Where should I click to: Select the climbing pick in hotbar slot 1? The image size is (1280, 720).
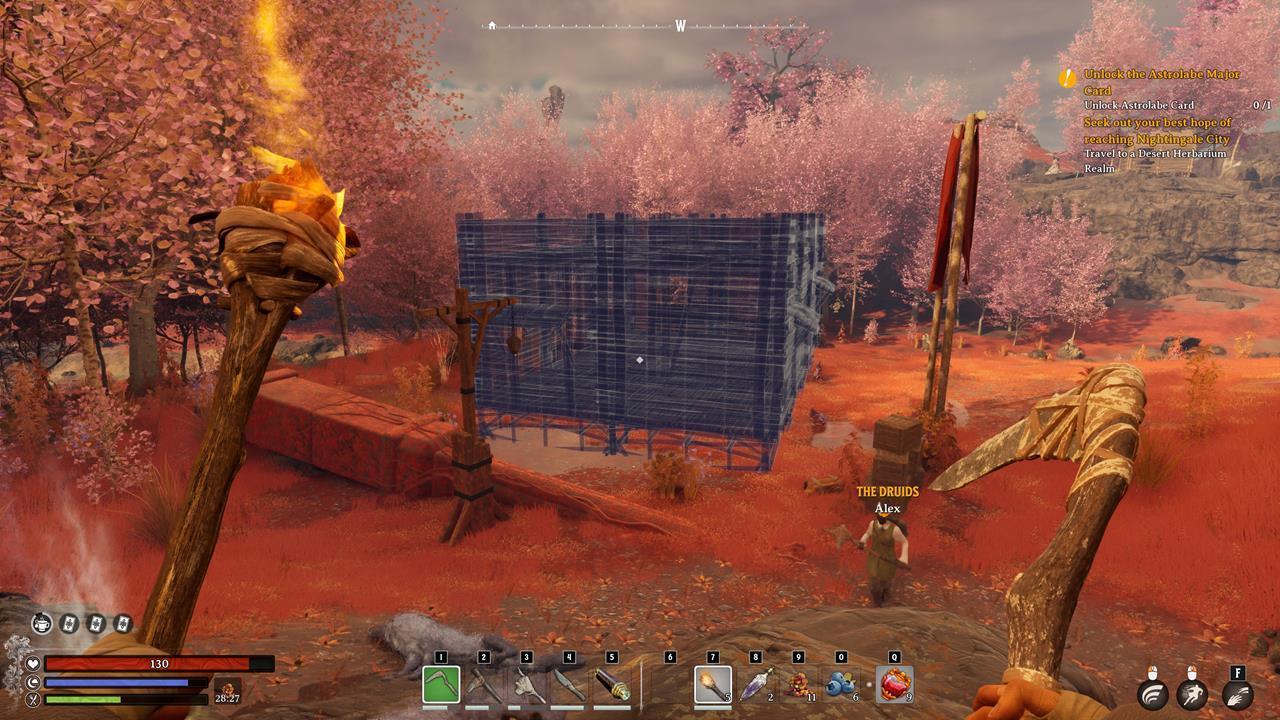point(442,684)
